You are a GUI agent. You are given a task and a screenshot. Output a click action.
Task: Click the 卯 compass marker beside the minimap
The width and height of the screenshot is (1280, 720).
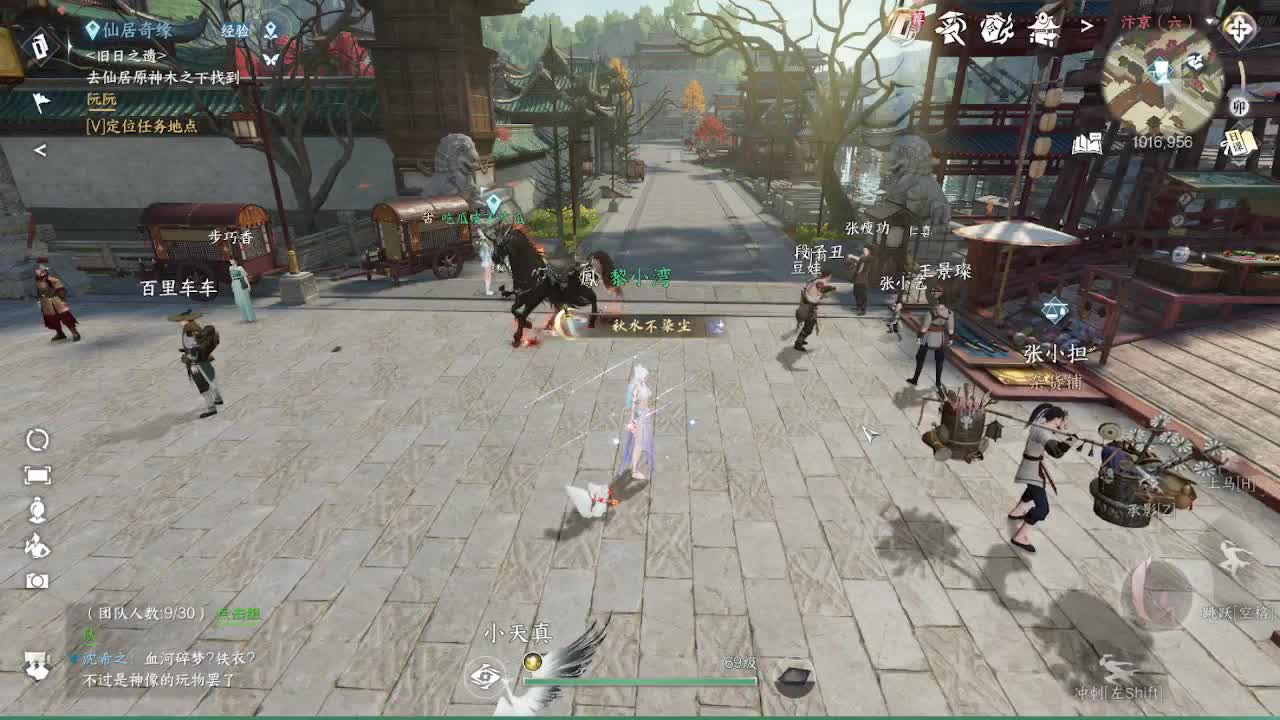(1241, 106)
